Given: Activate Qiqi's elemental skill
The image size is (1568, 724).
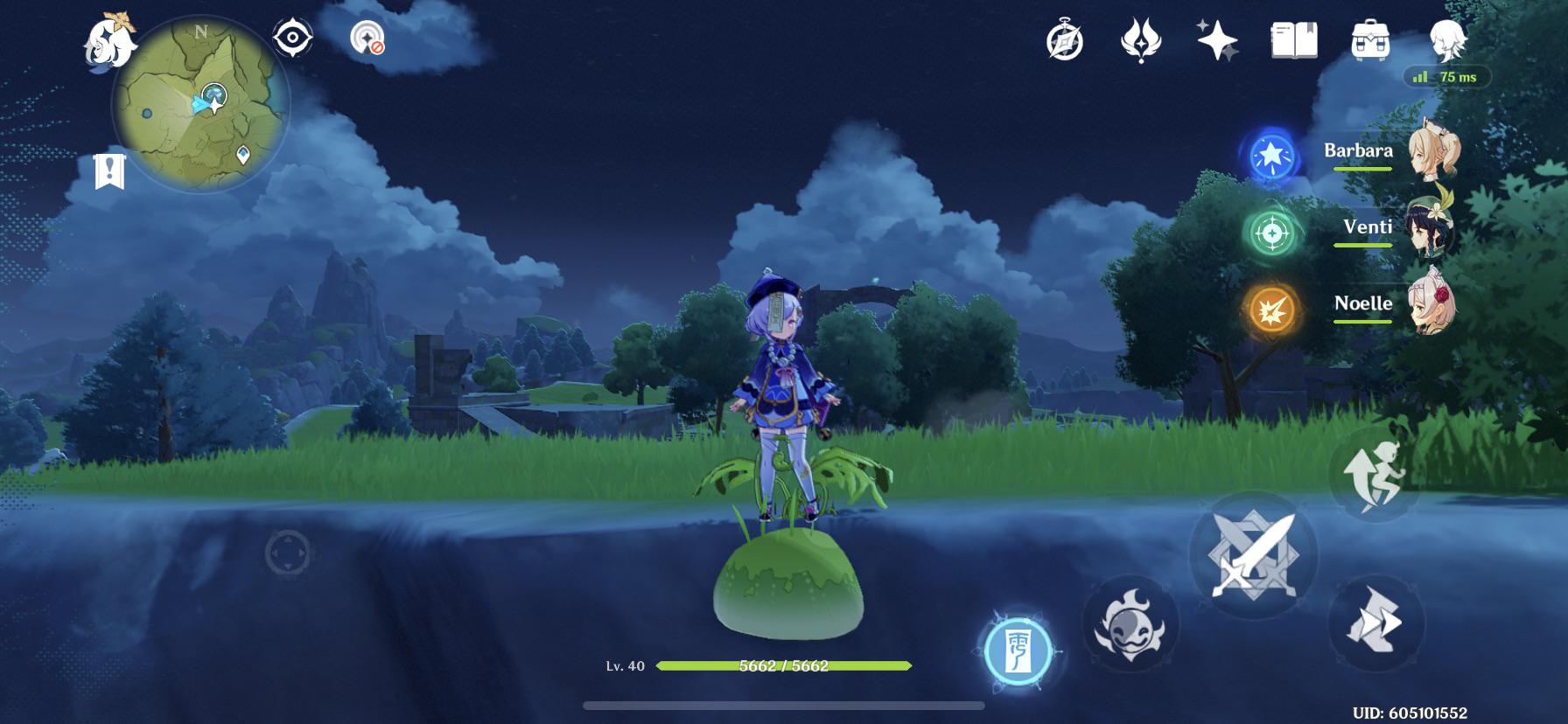Looking at the screenshot, I should point(1130,624).
